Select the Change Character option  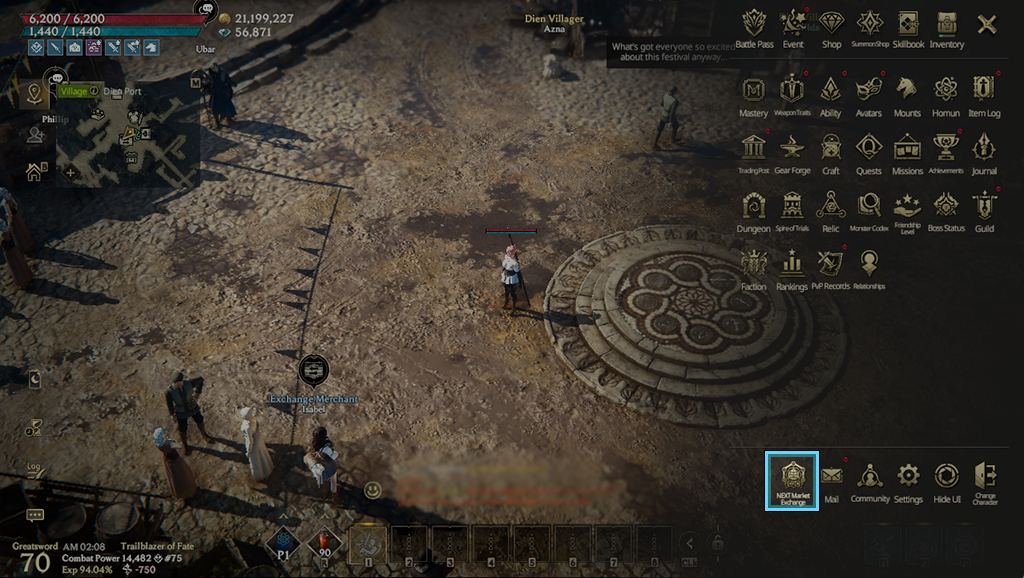[985, 478]
